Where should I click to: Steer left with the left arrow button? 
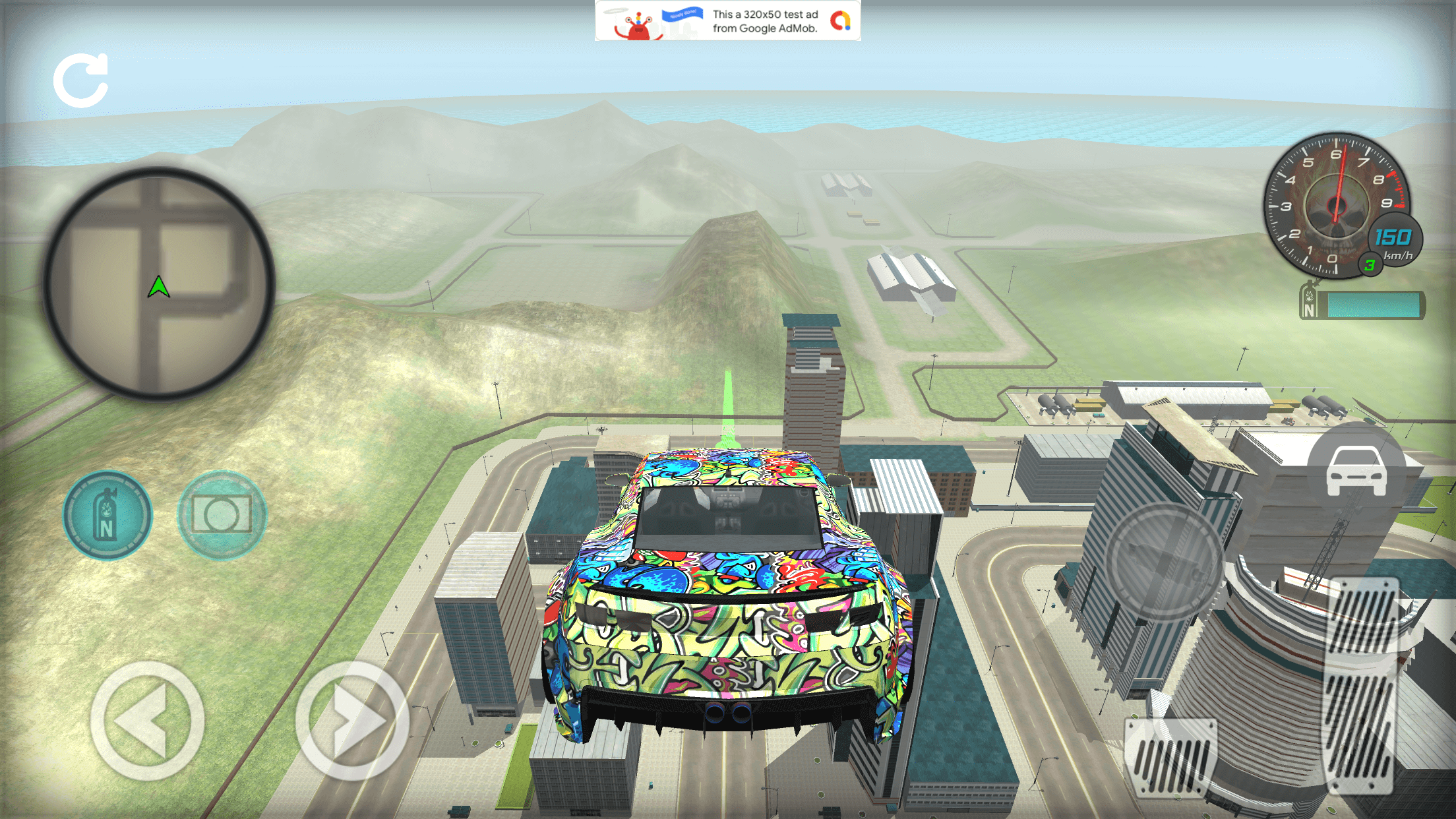click(147, 721)
